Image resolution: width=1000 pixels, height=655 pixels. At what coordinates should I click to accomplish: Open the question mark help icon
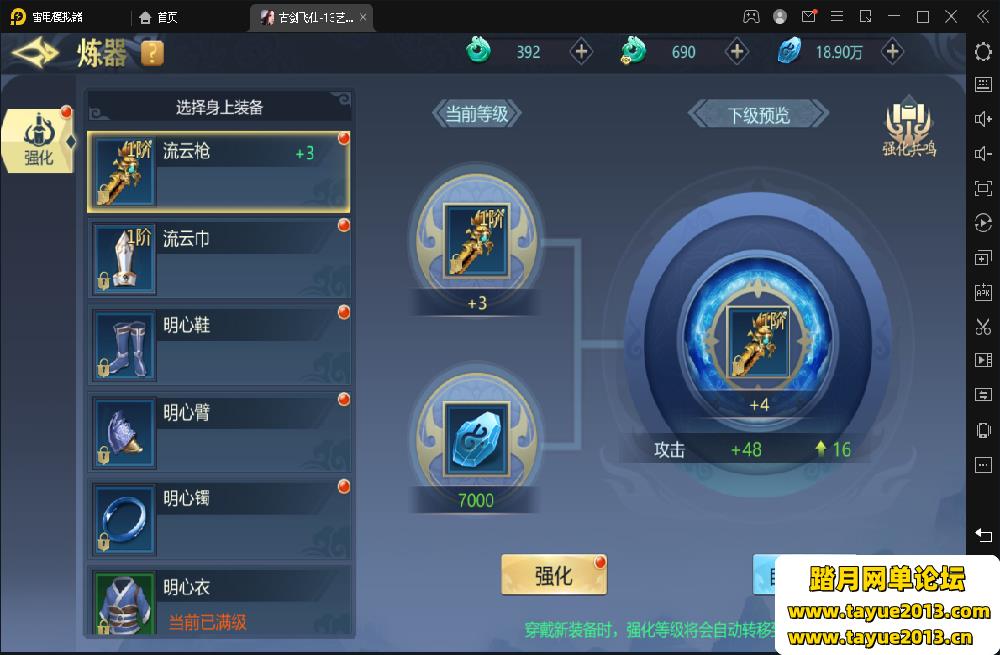pos(152,53)
